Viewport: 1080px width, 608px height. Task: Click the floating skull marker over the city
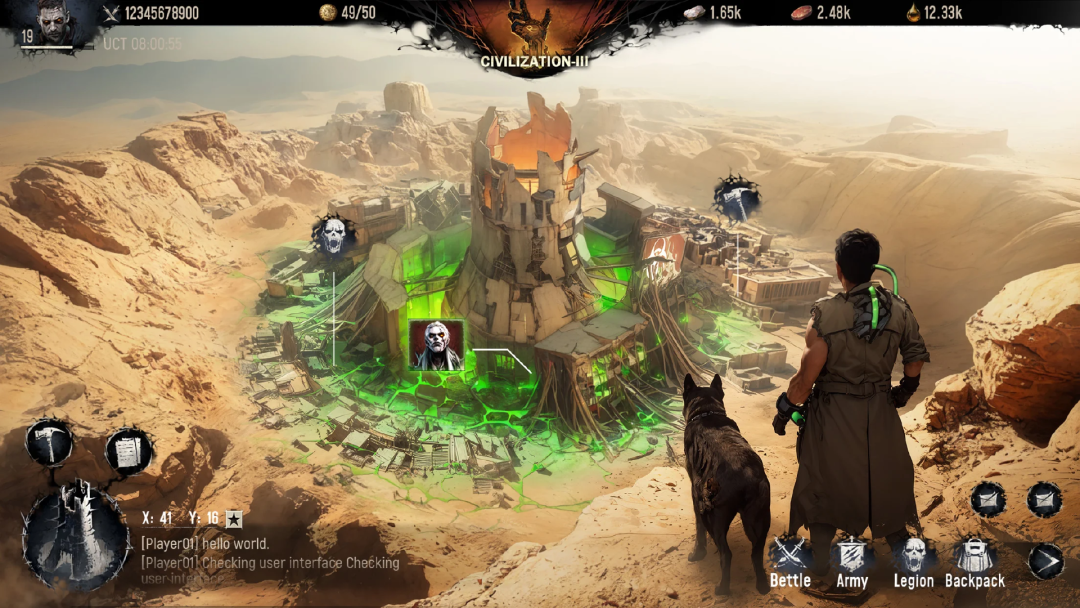click(333, 235)
